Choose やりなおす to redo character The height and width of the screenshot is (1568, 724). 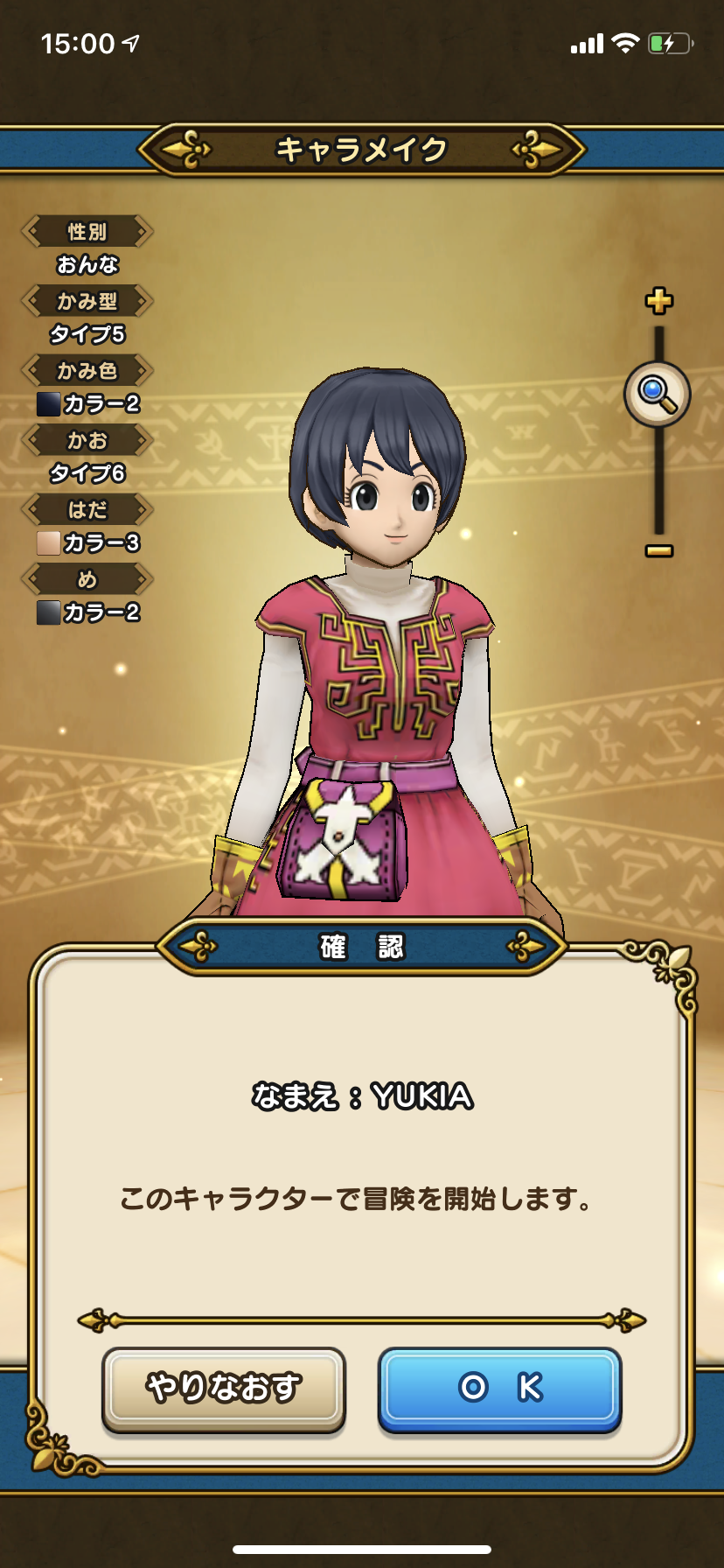(224, 1389)
